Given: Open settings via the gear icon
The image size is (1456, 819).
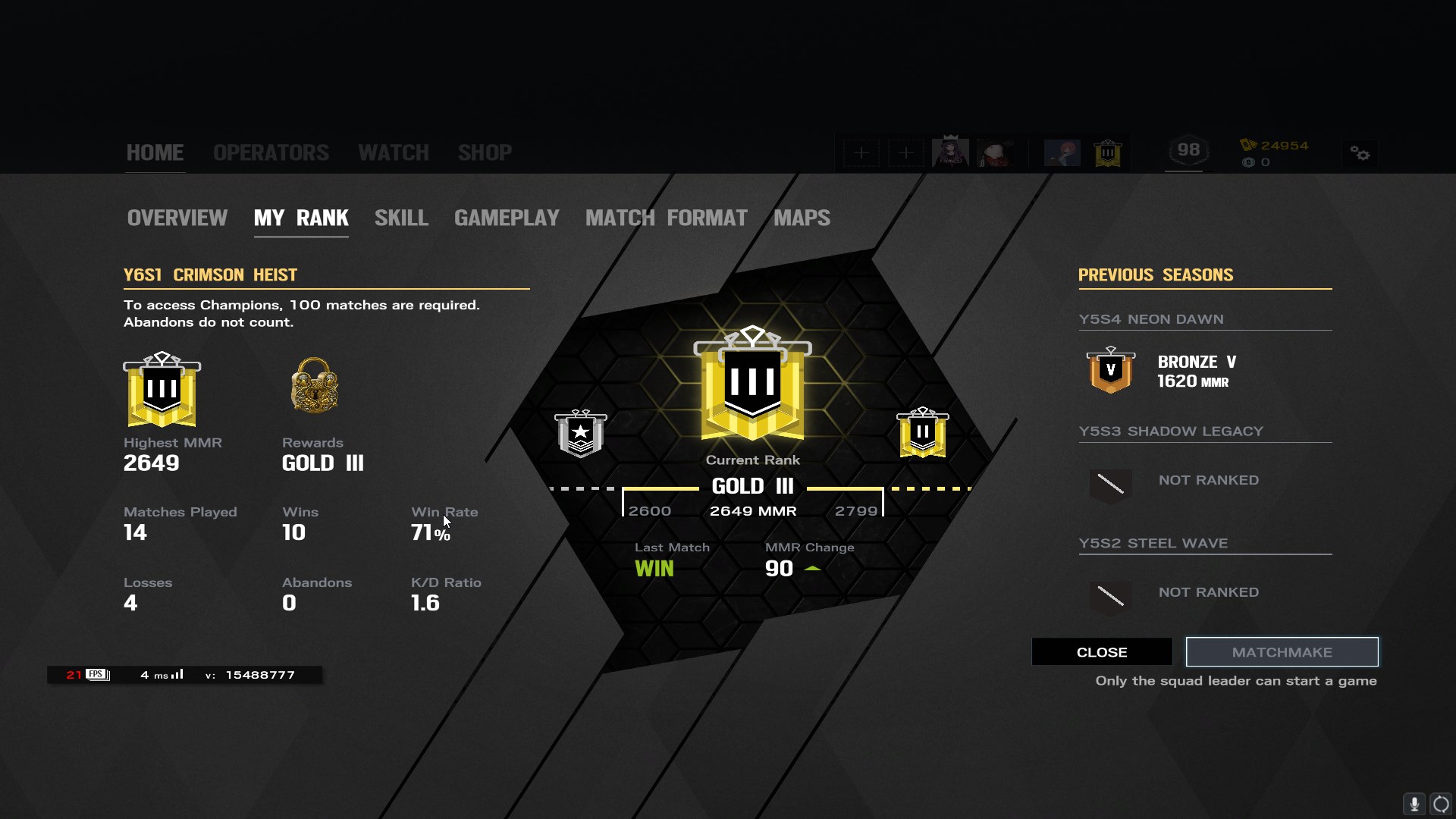Looking at the screenshot, I should pyautogui.click(x=1360, y=154).
